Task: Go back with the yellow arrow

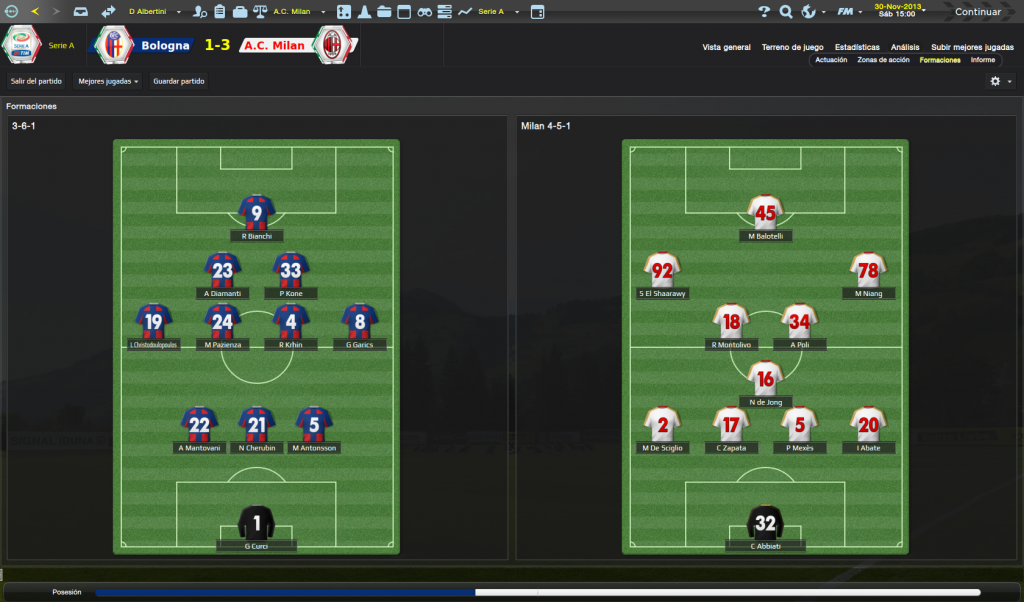Action: [x=36, y=12]
